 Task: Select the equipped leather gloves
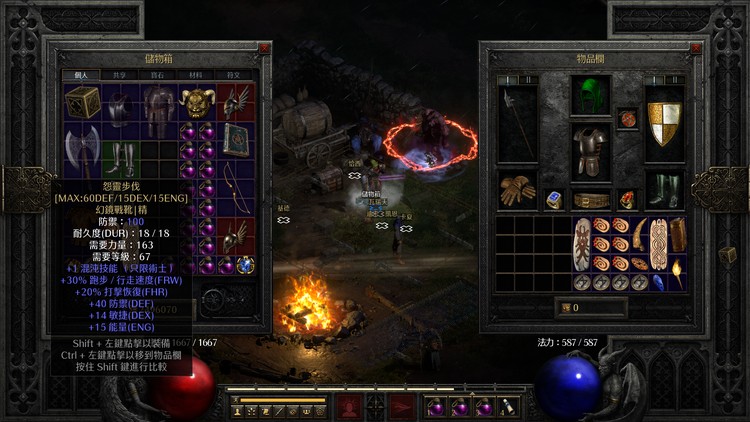[x=517, y=190]
